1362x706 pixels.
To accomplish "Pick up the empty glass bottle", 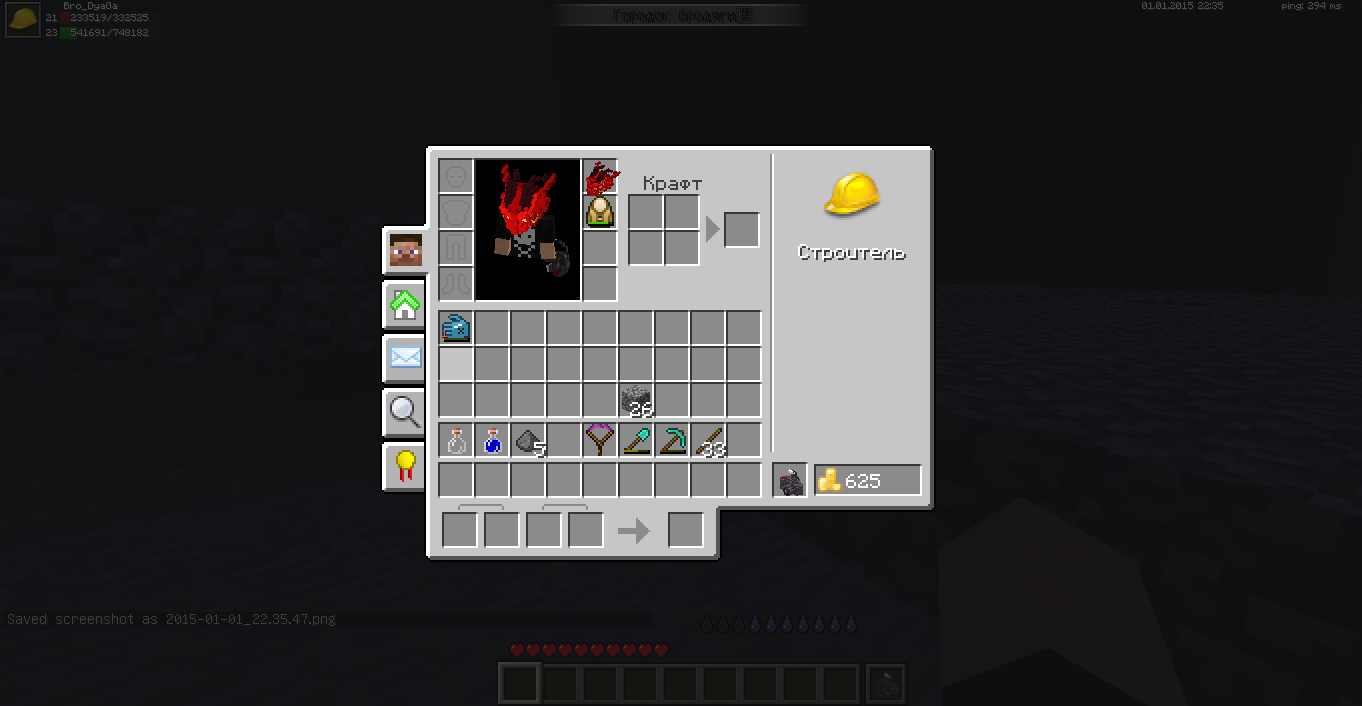I will 456,441.
